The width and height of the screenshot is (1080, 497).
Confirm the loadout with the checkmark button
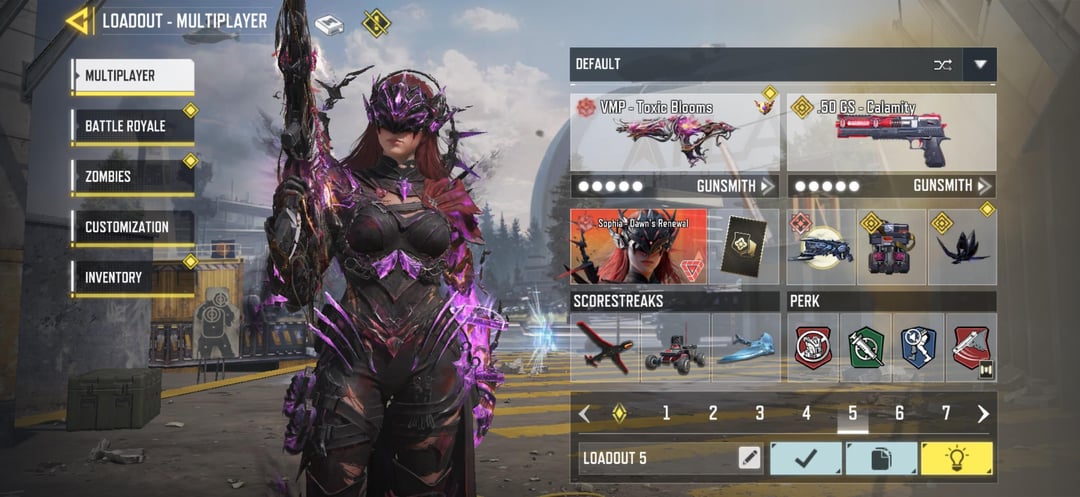pos(805,459)
